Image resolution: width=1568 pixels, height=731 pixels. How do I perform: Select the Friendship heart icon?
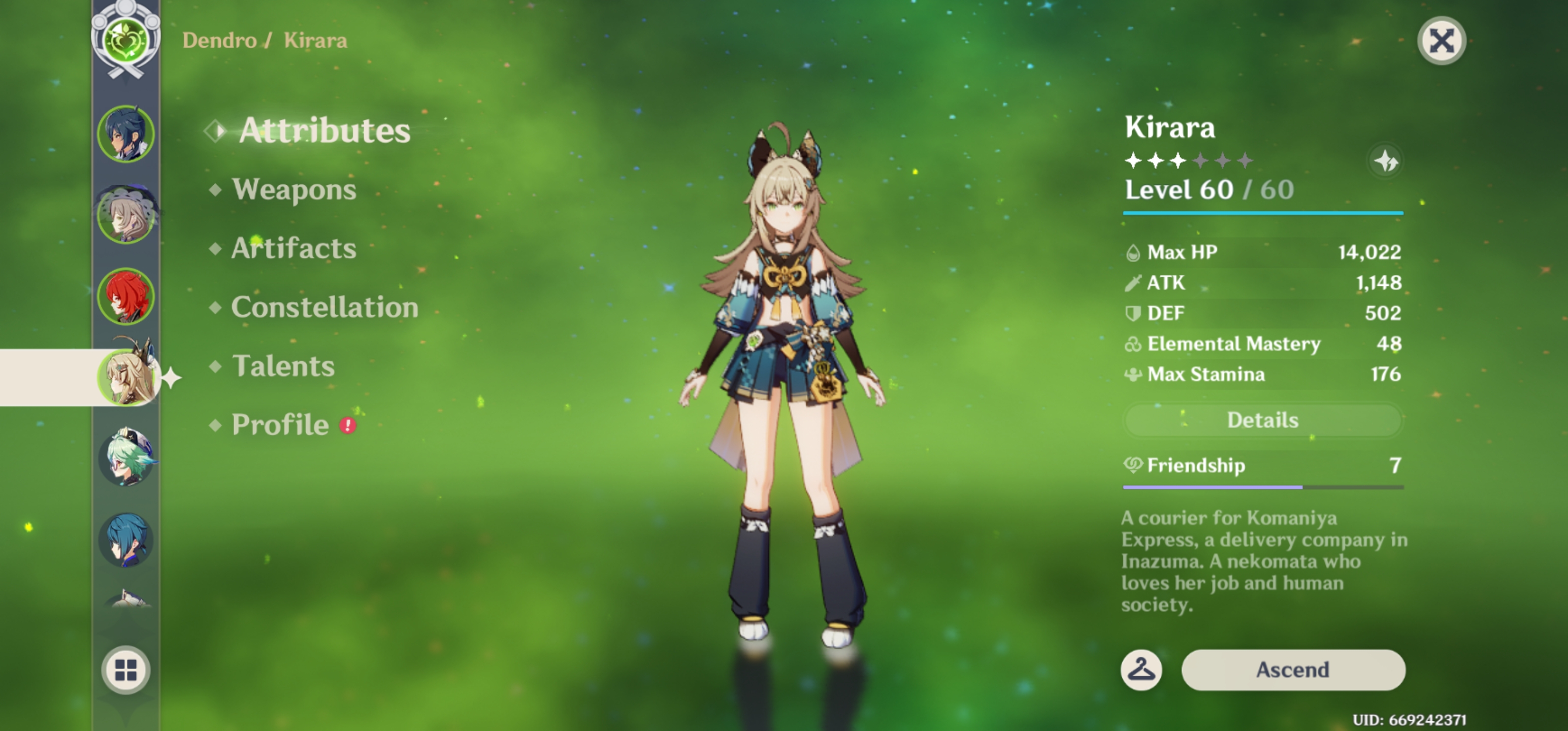[1132, 466]
